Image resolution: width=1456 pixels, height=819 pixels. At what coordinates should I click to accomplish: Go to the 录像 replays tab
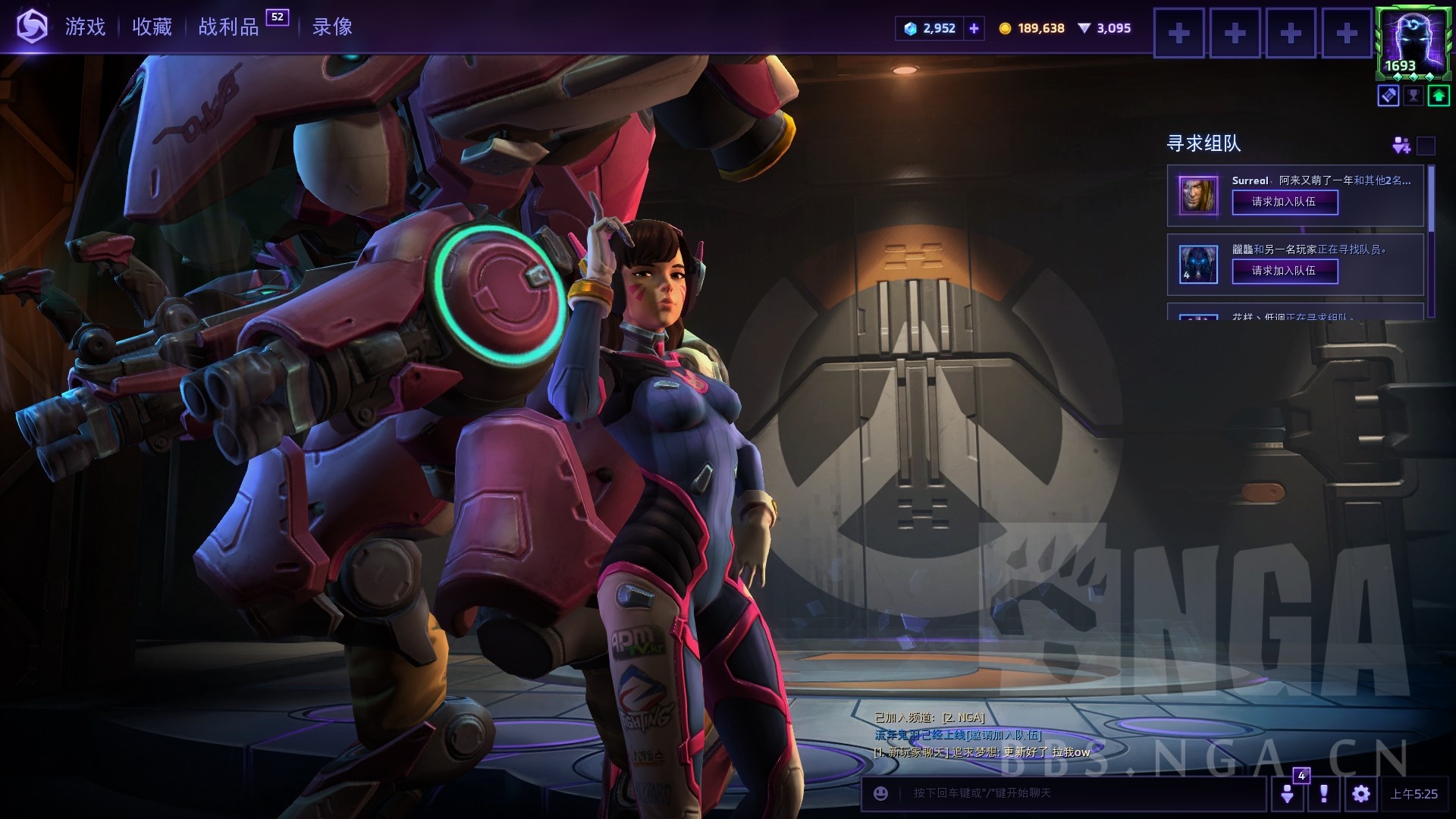point(332,27)
